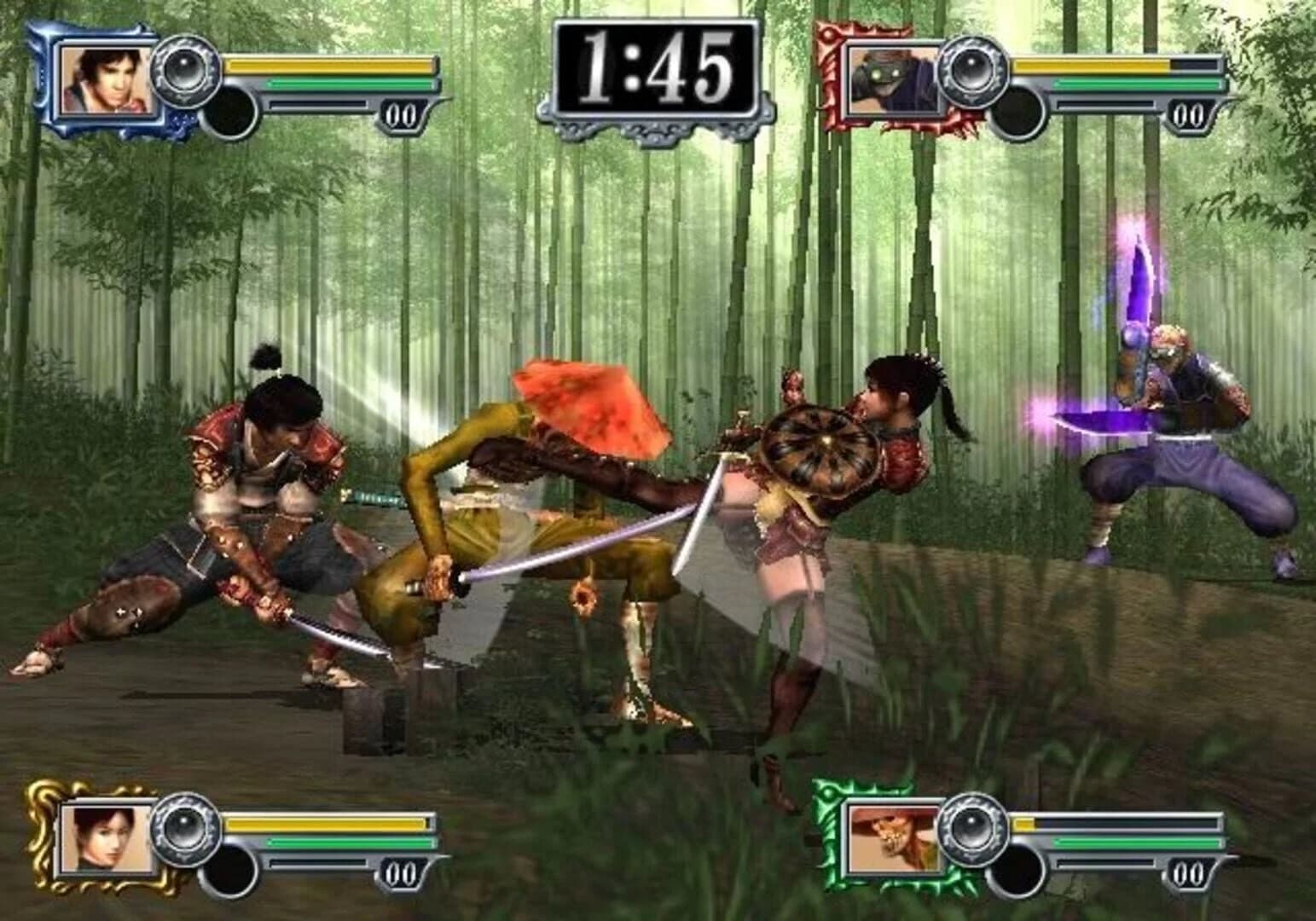Image resolution: width=1316 pixels, height=921 pixels.
Task: Toggle the blue player's empty charge circle
Action: [x=229, y=109]
